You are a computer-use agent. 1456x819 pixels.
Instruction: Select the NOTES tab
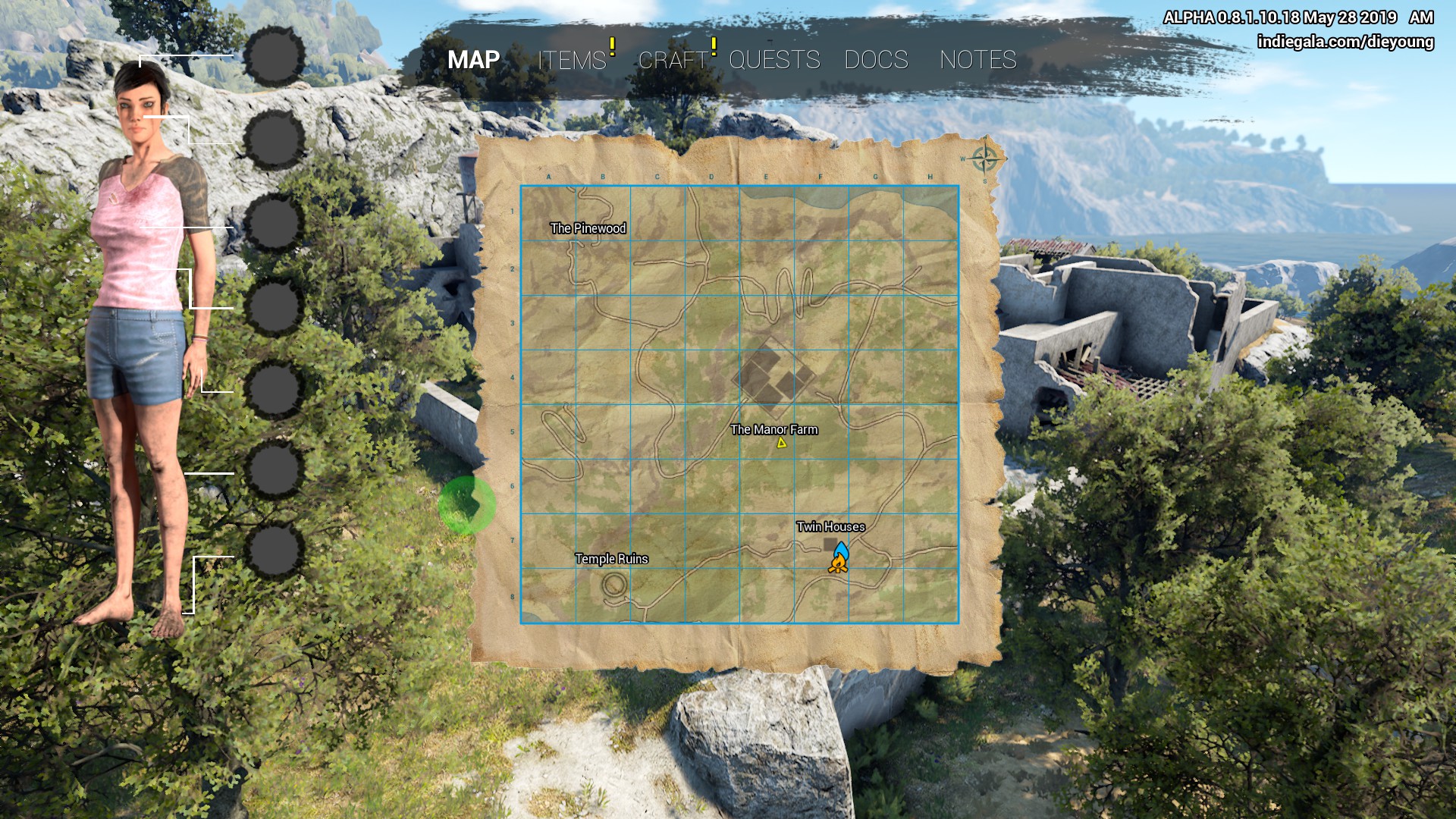tap(977, 60)
